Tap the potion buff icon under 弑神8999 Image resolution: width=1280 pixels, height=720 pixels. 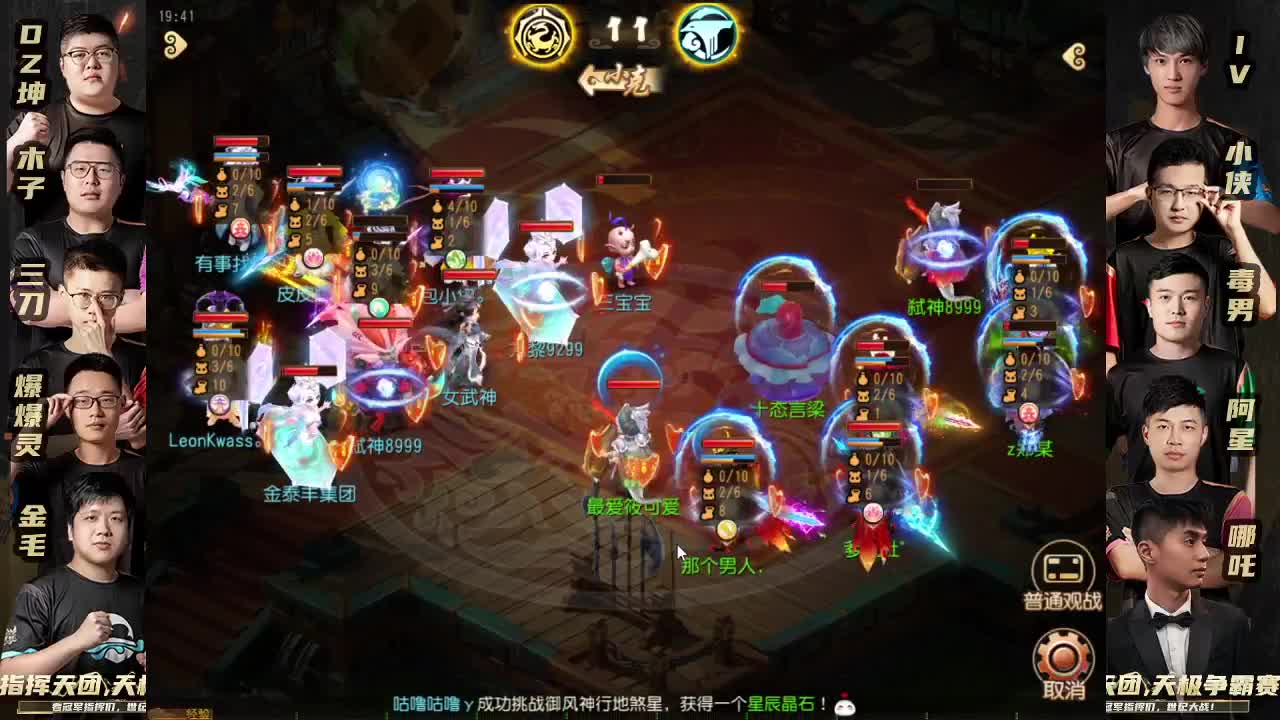click(1021, 277)
